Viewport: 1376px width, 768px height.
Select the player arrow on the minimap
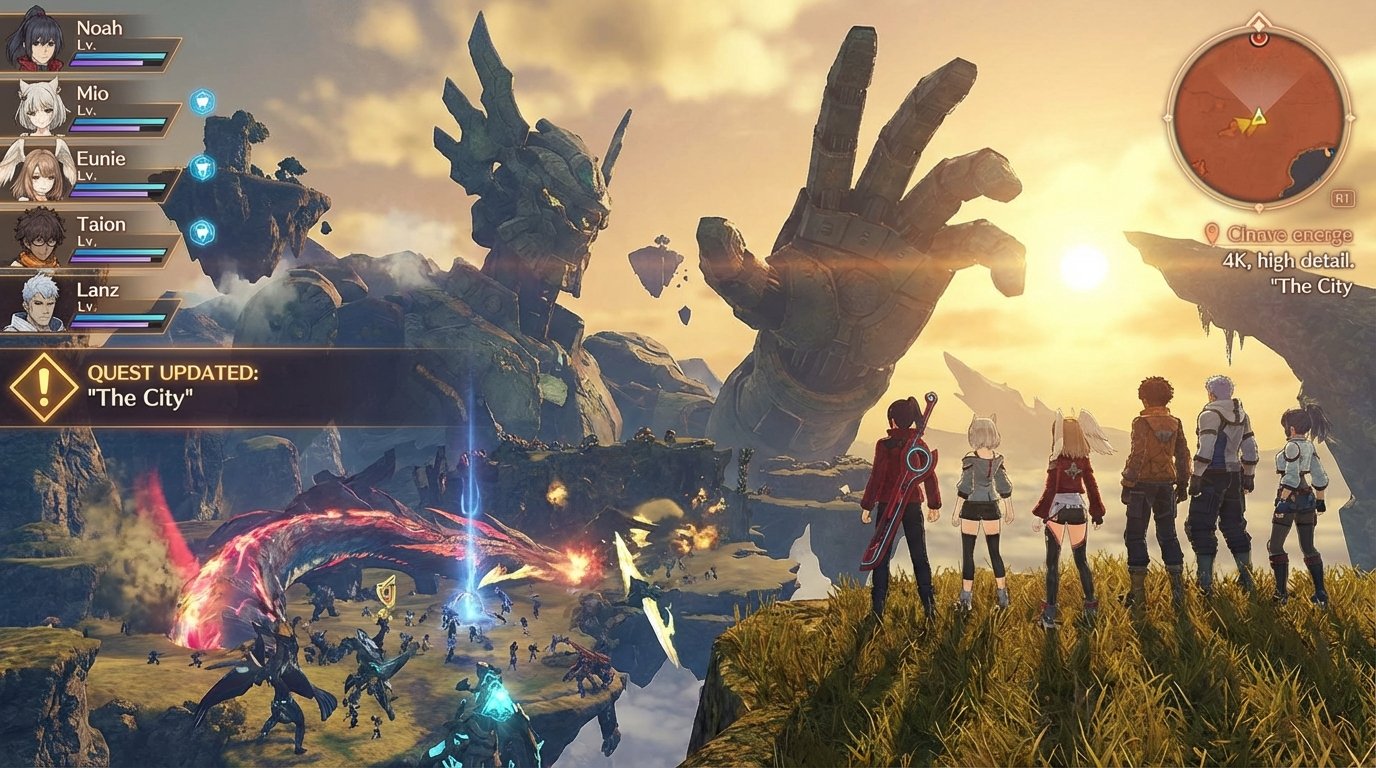(x=1258, y=118)
